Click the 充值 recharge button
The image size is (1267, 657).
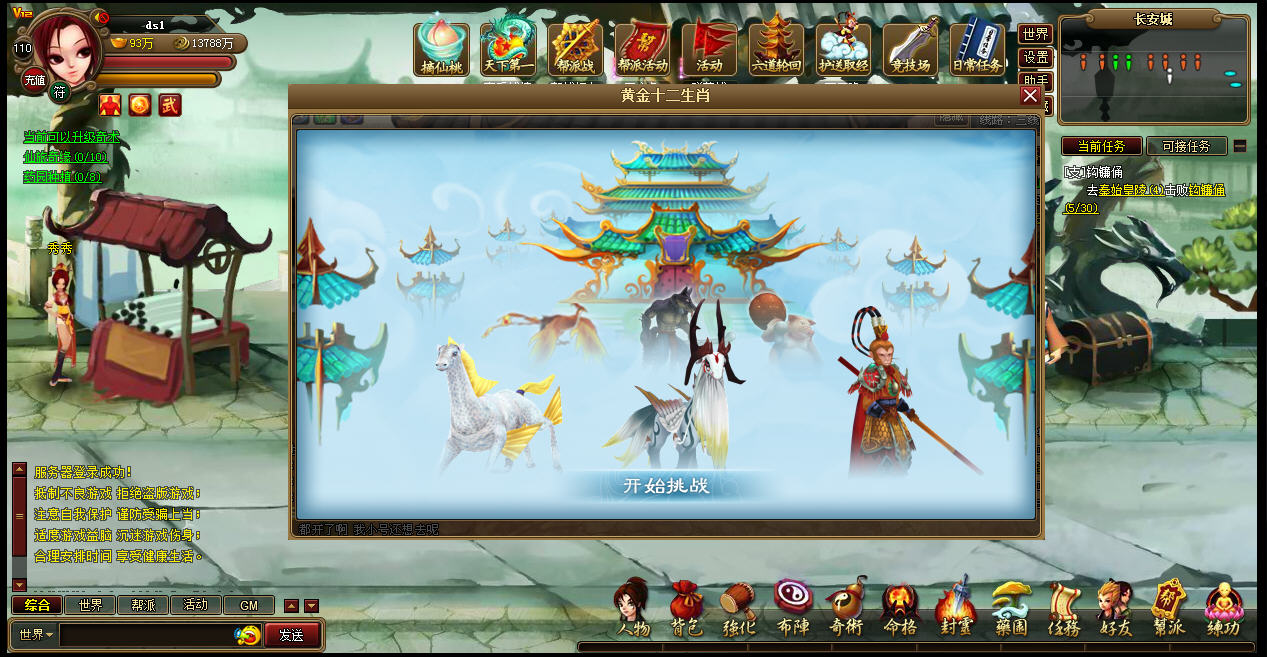point(34,81)
